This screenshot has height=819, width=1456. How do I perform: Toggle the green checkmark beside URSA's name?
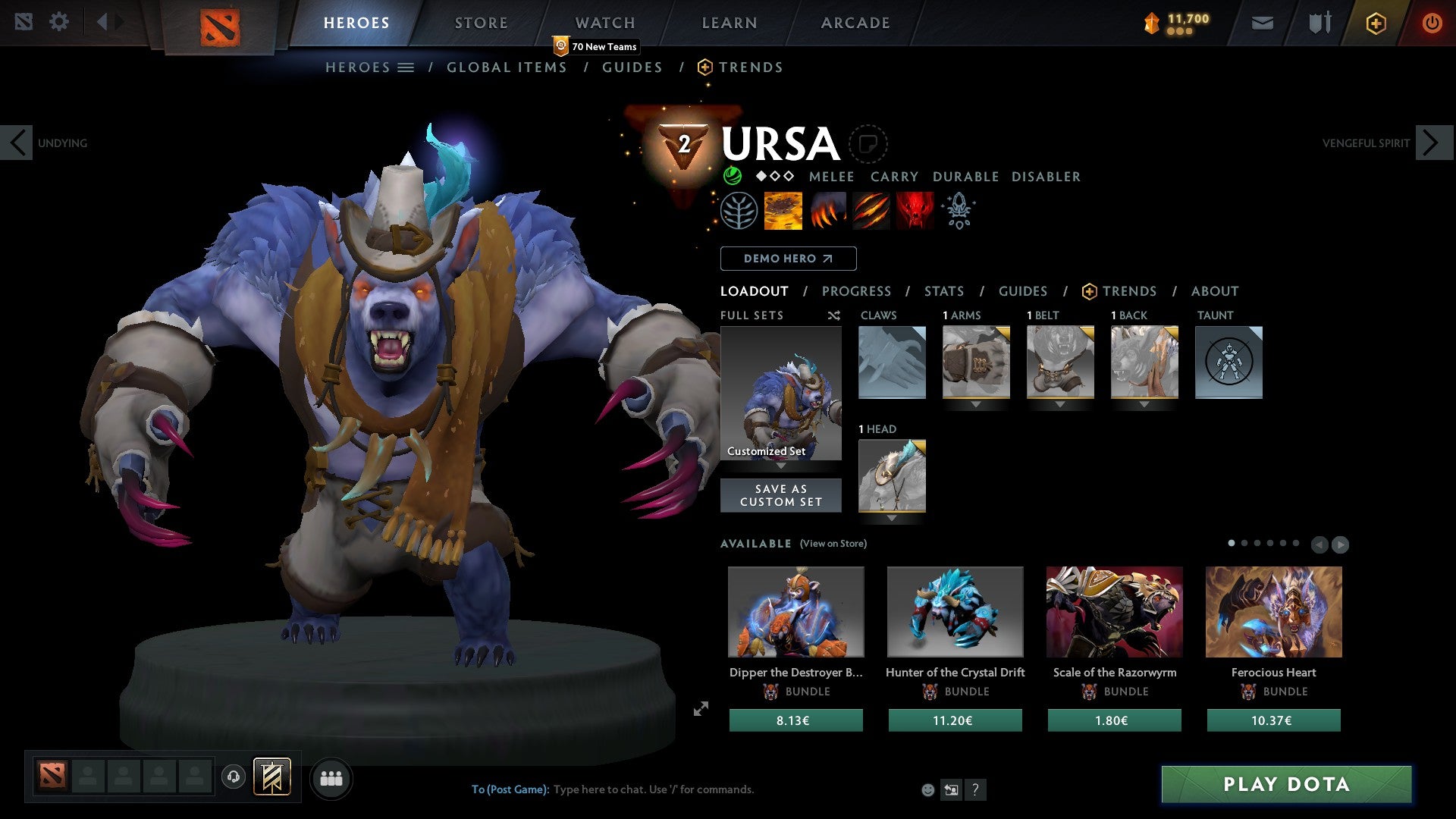pos(734,177)
